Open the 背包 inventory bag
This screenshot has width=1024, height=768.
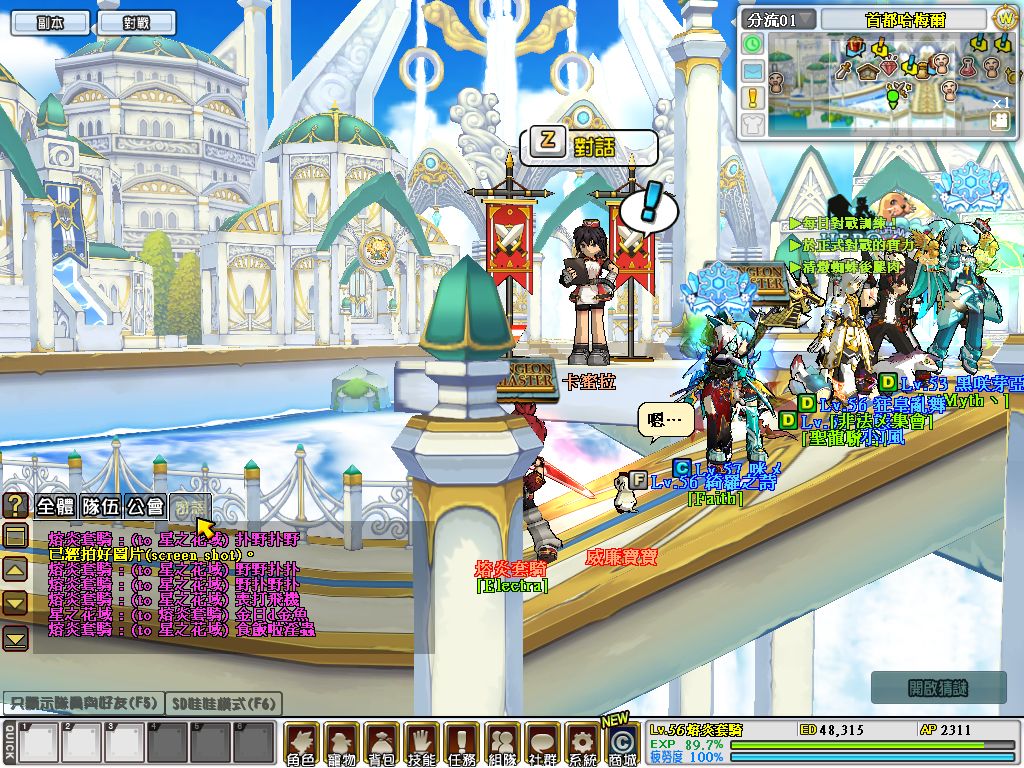(382, 744)
